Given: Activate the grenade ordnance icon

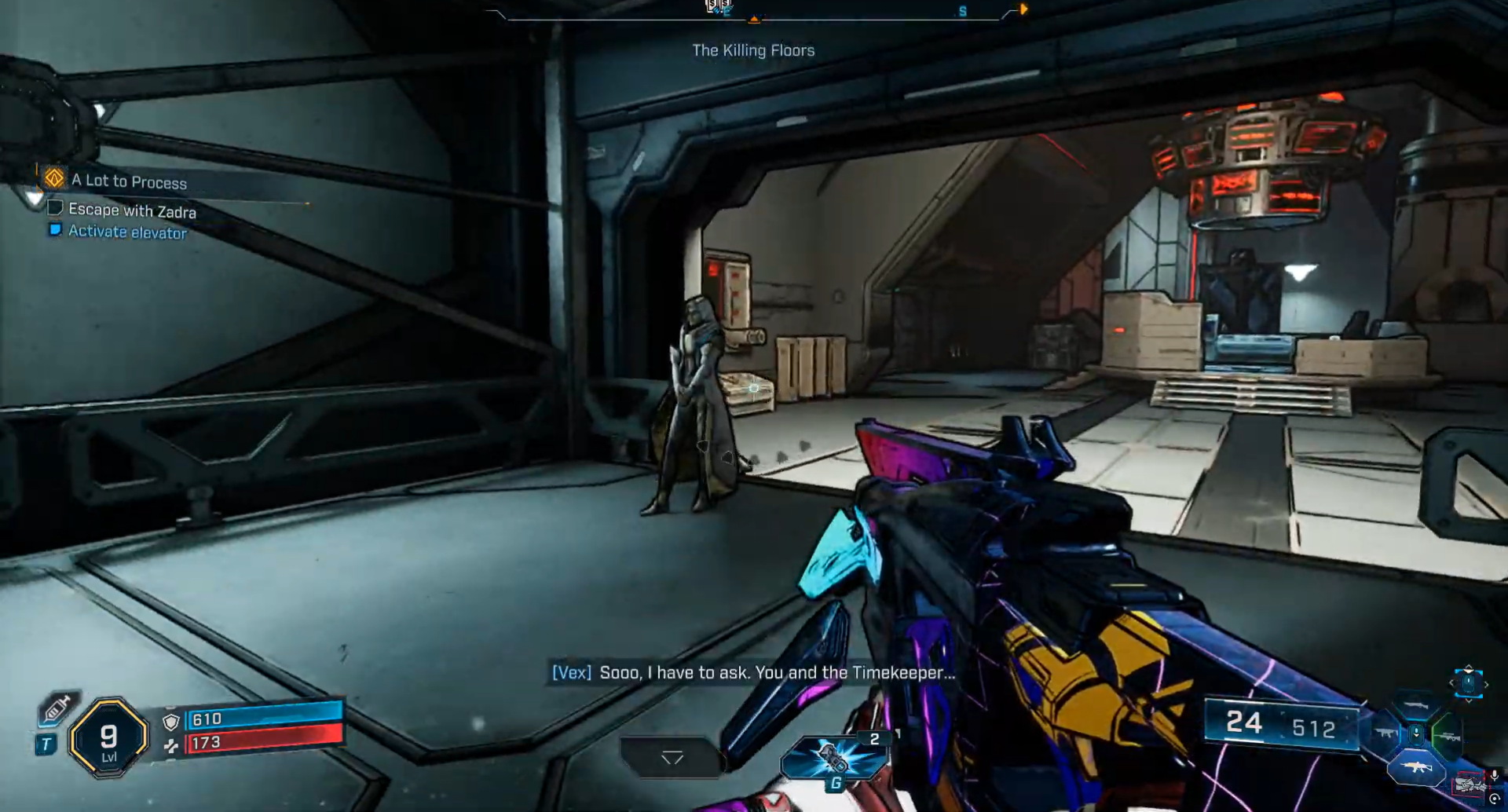Looking at the screenshot, I should coord(833,758).
